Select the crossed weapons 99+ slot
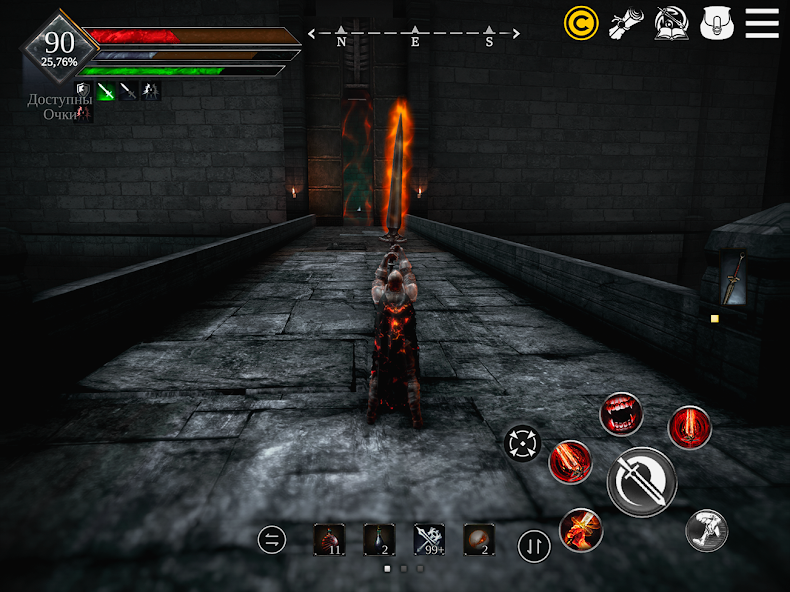 pyautogui.click(x=429, y=540)
